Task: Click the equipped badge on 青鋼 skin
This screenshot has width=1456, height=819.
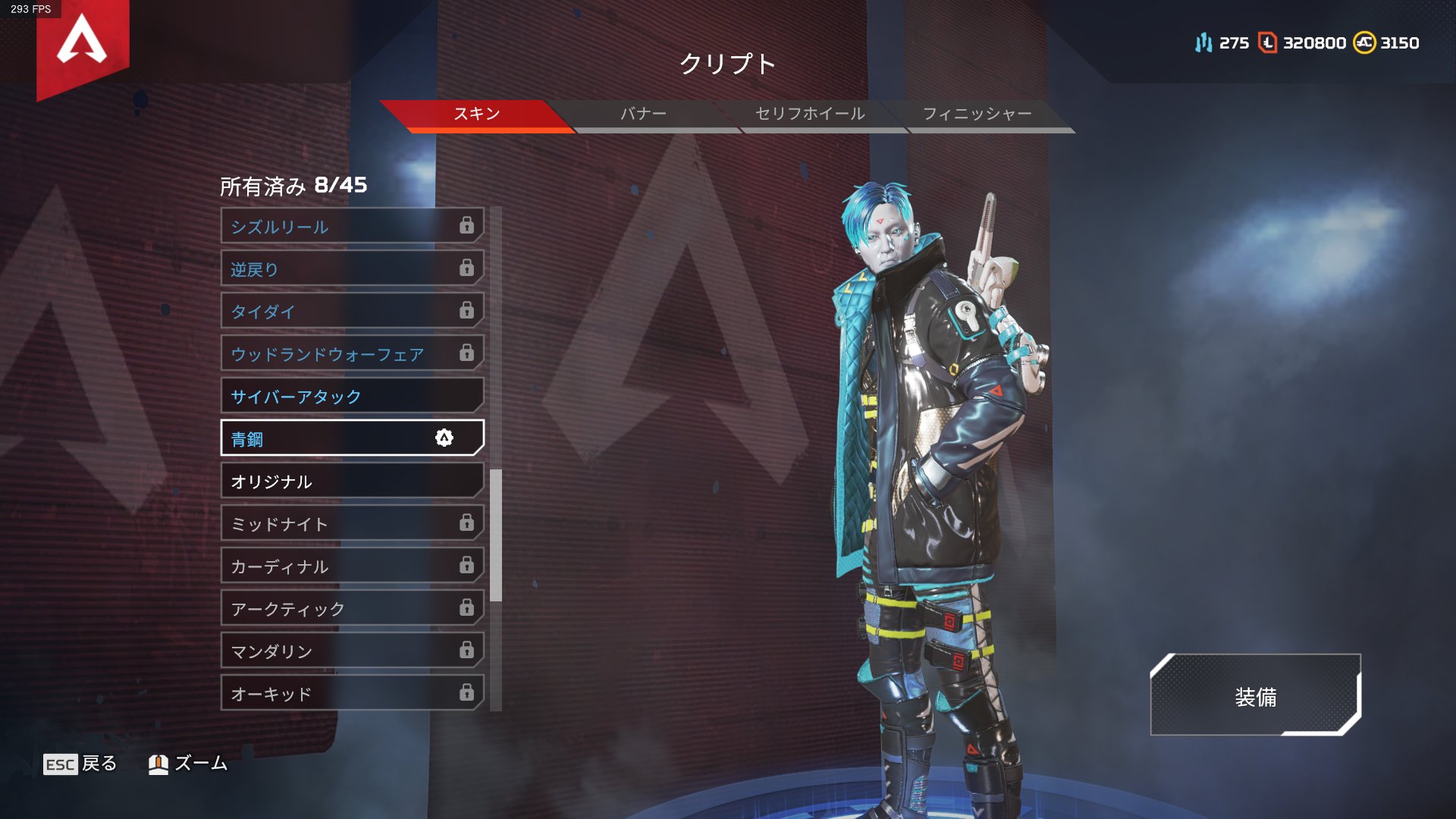Action: [444, 438]
